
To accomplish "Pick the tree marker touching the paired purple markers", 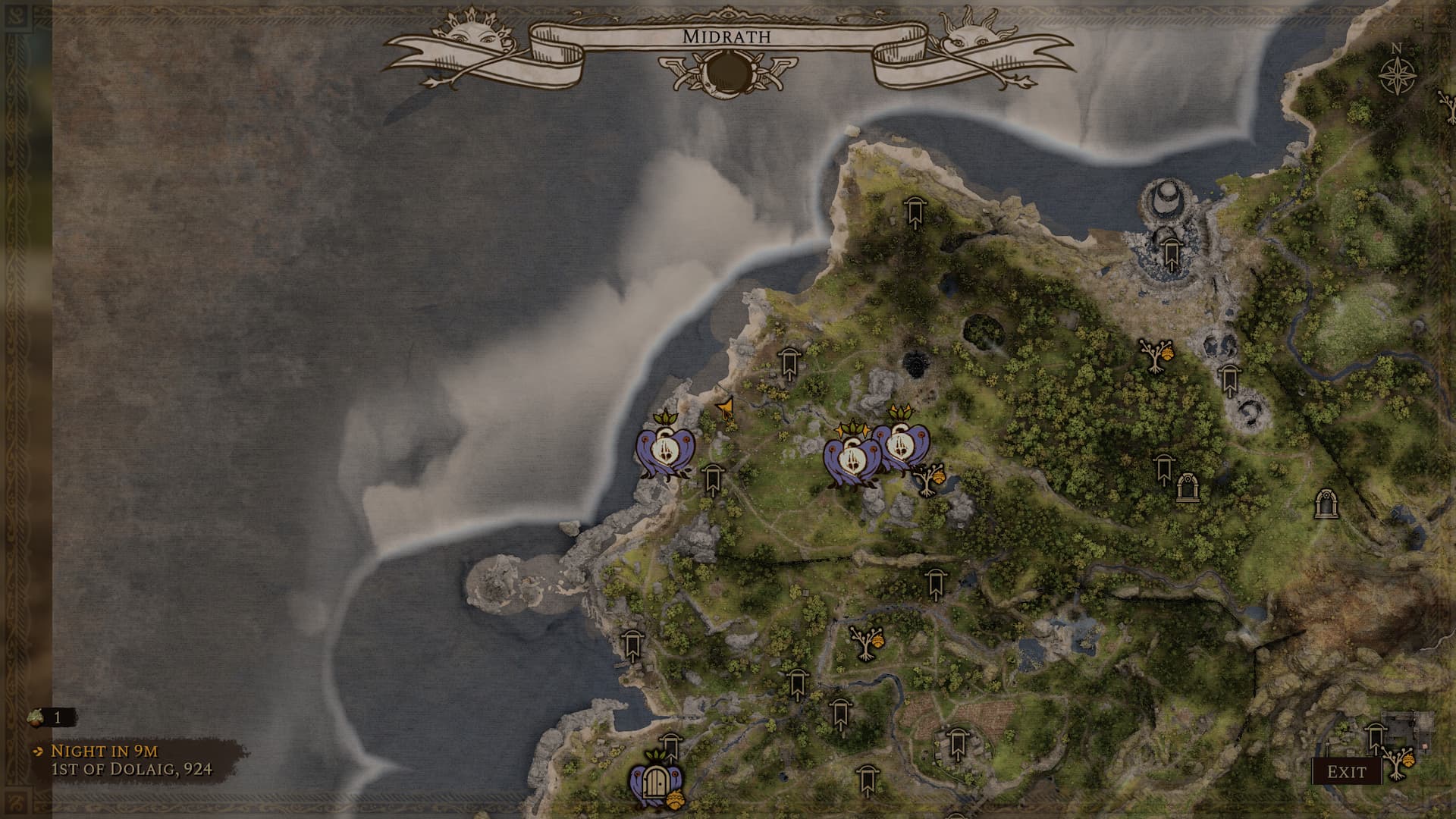I will [928, 479].
